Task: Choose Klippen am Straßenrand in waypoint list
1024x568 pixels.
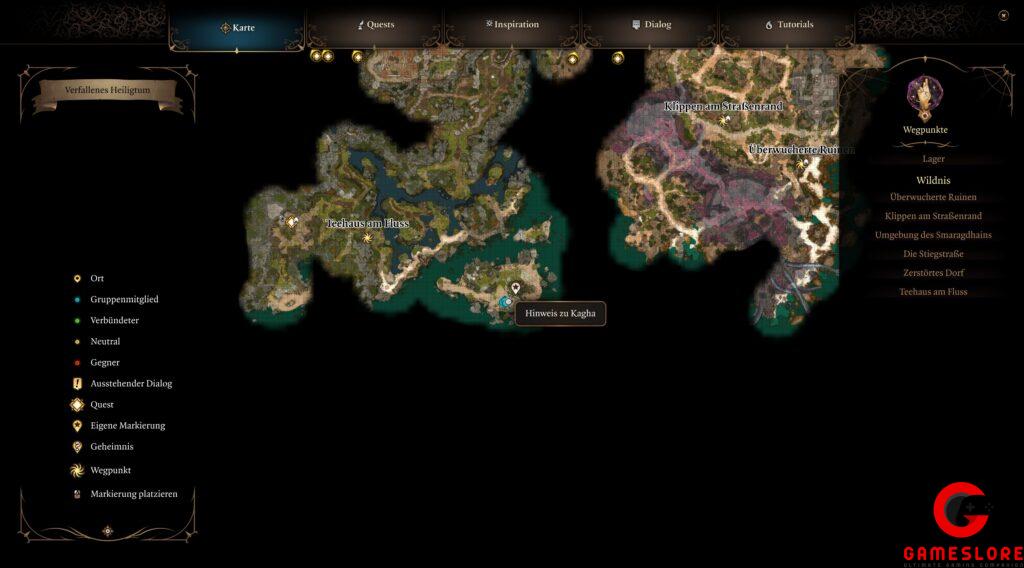Action: coord(933,216)
